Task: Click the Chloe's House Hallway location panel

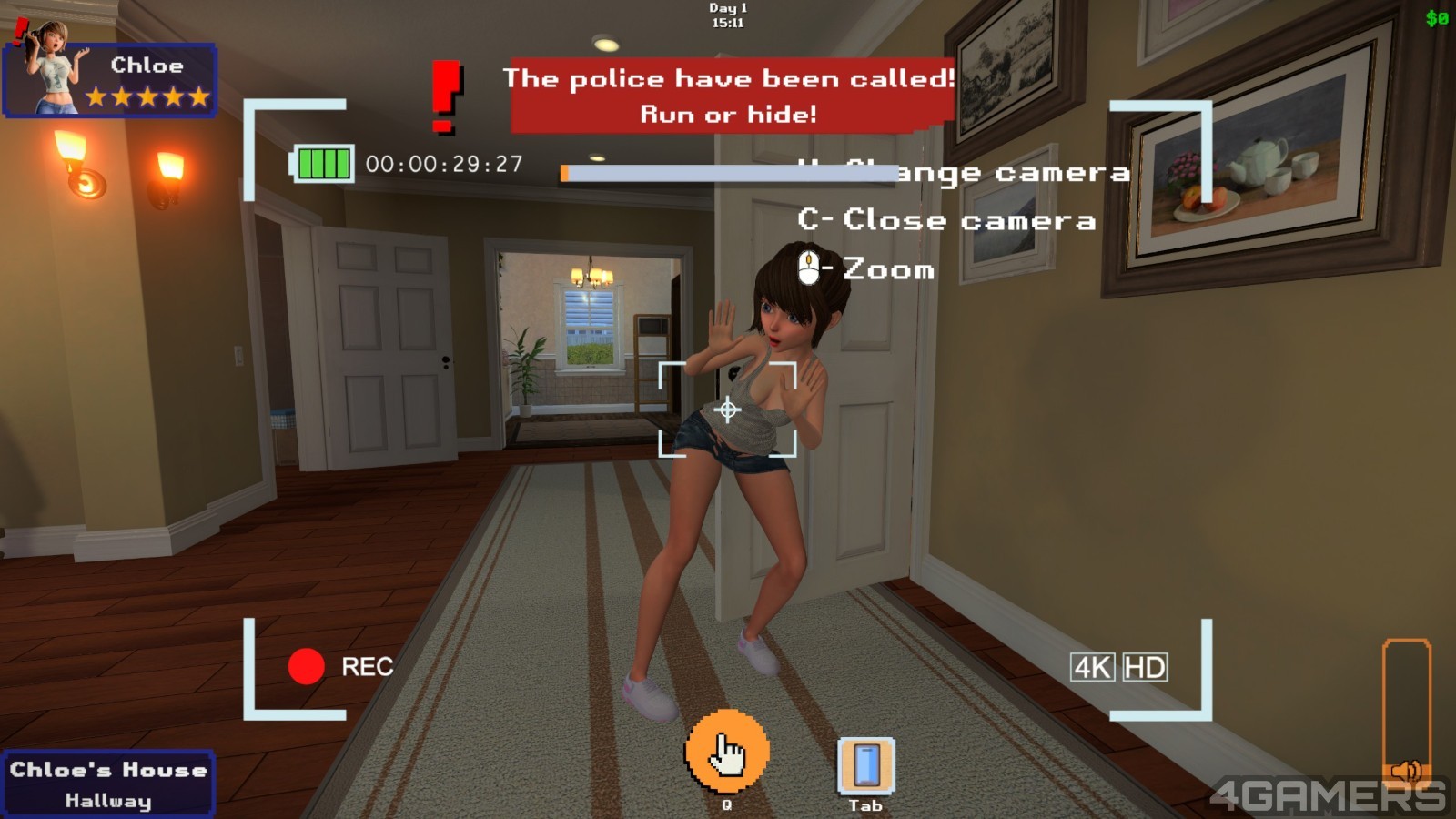Action: (x=107, y=784)
